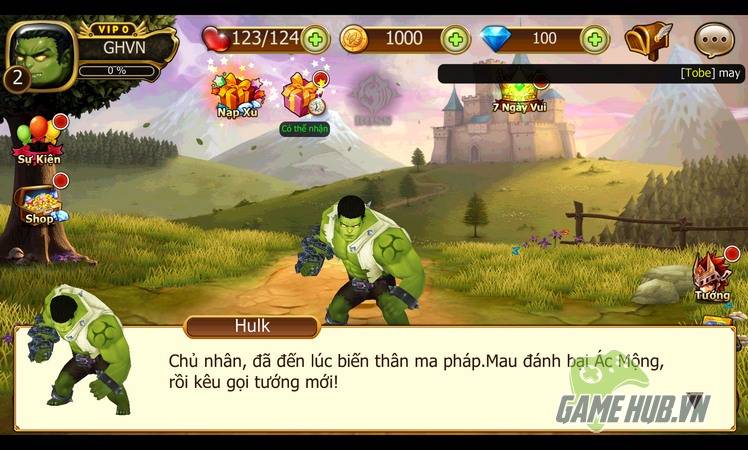Claim the Có thể nhận reward gift
This screenshot has width=748, height=450.
point(303,98)
